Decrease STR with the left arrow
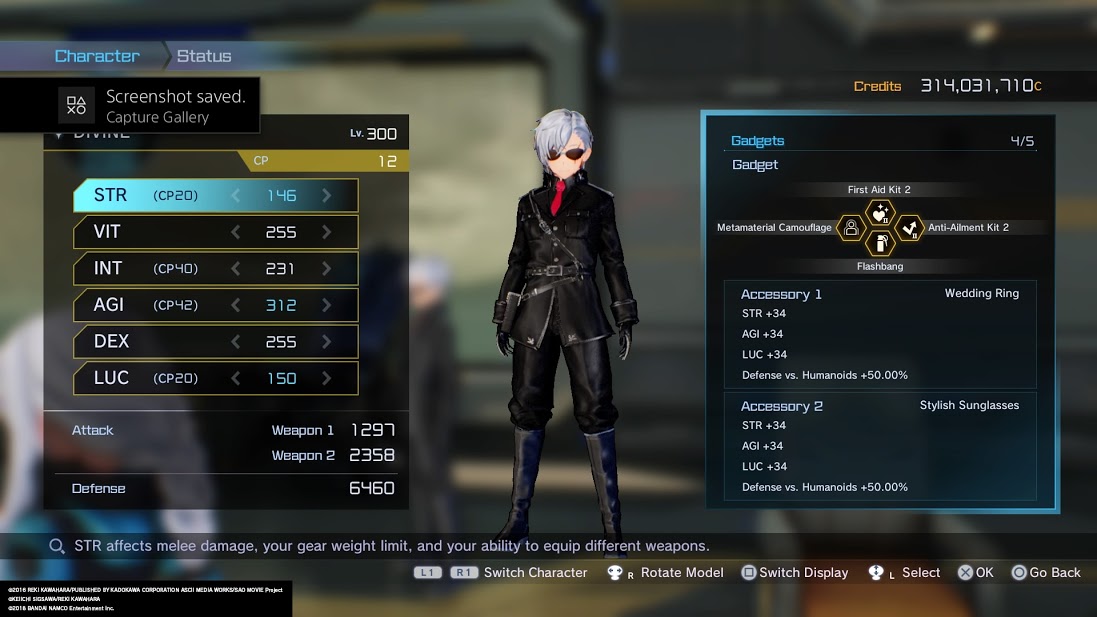The width and height of the screenshot is (1097, 617). (x=236, y=196)
